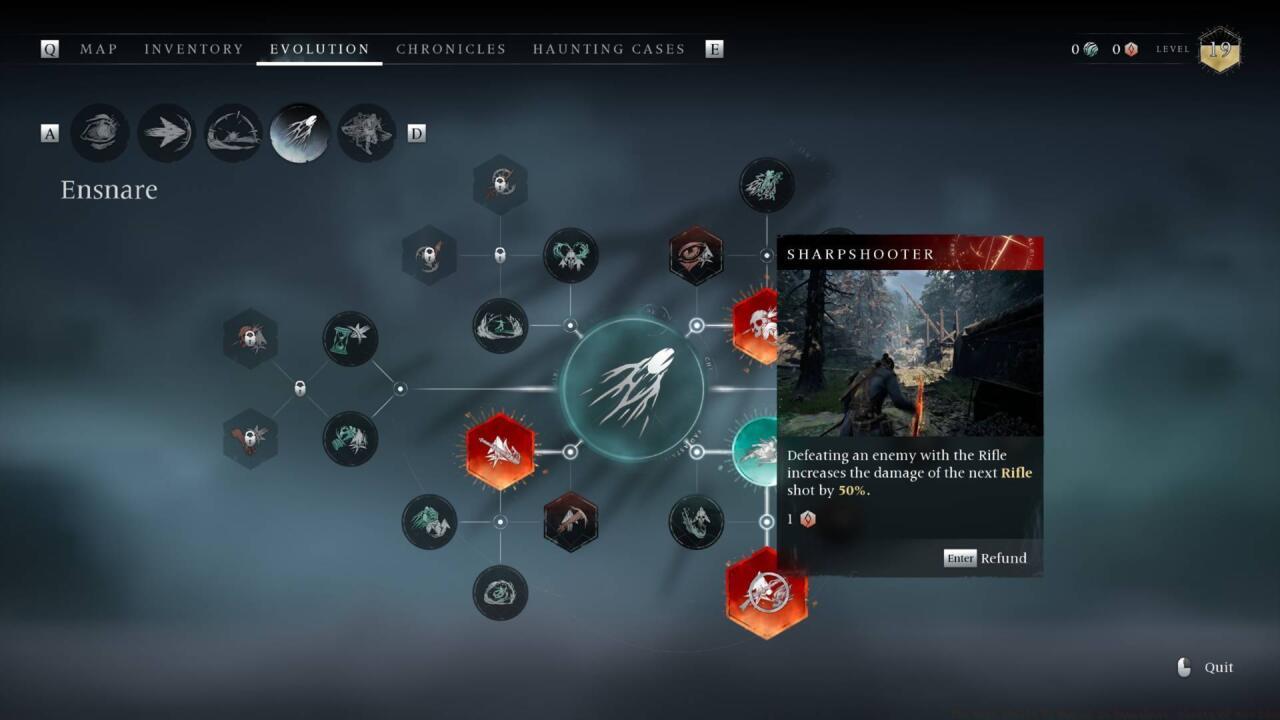The width and height of the screenshot is (1280, 720).
Task: Select the topmost locked skill node
Action: 500,185
